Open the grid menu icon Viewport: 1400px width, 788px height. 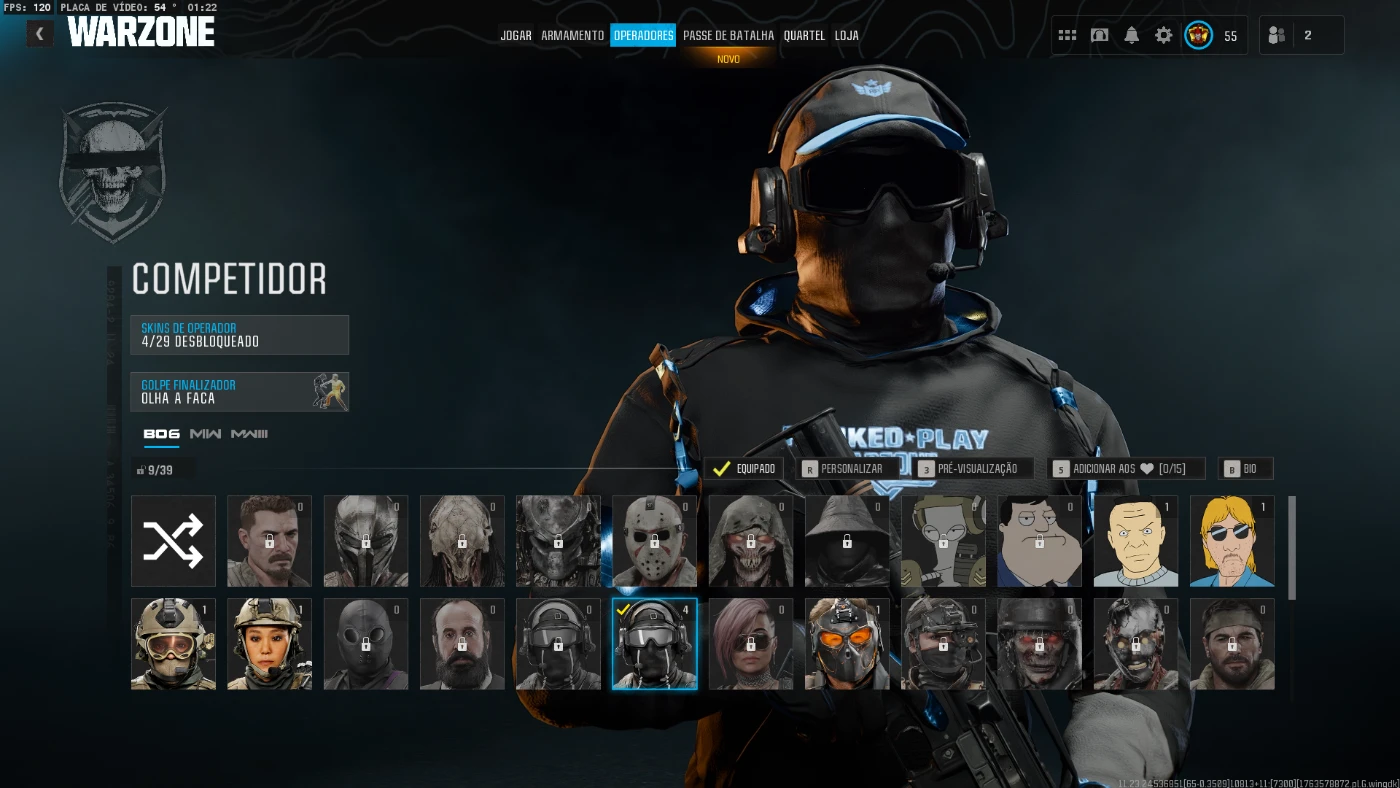click(1067, 36)
